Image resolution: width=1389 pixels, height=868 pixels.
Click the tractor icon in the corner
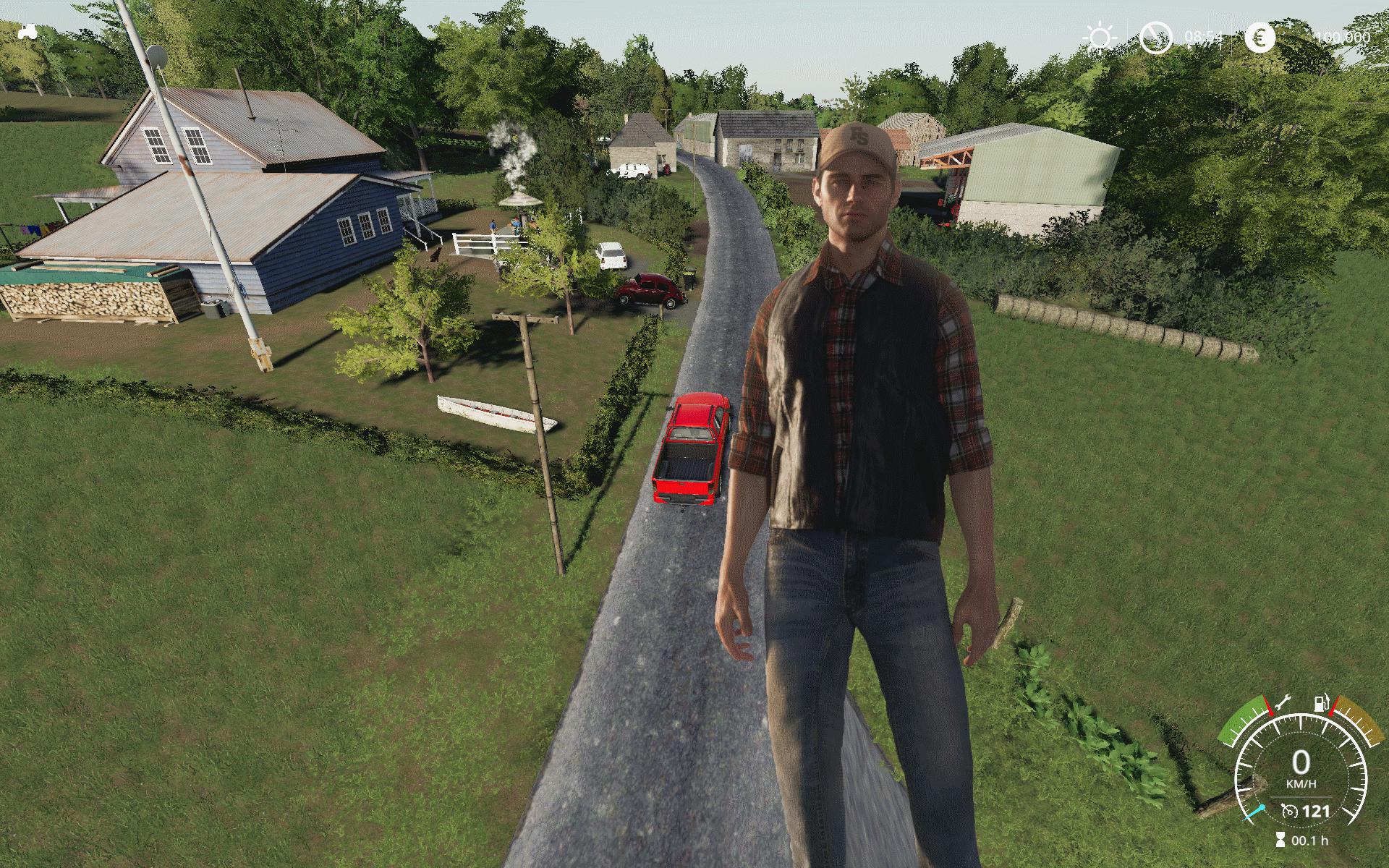(29, 32)
